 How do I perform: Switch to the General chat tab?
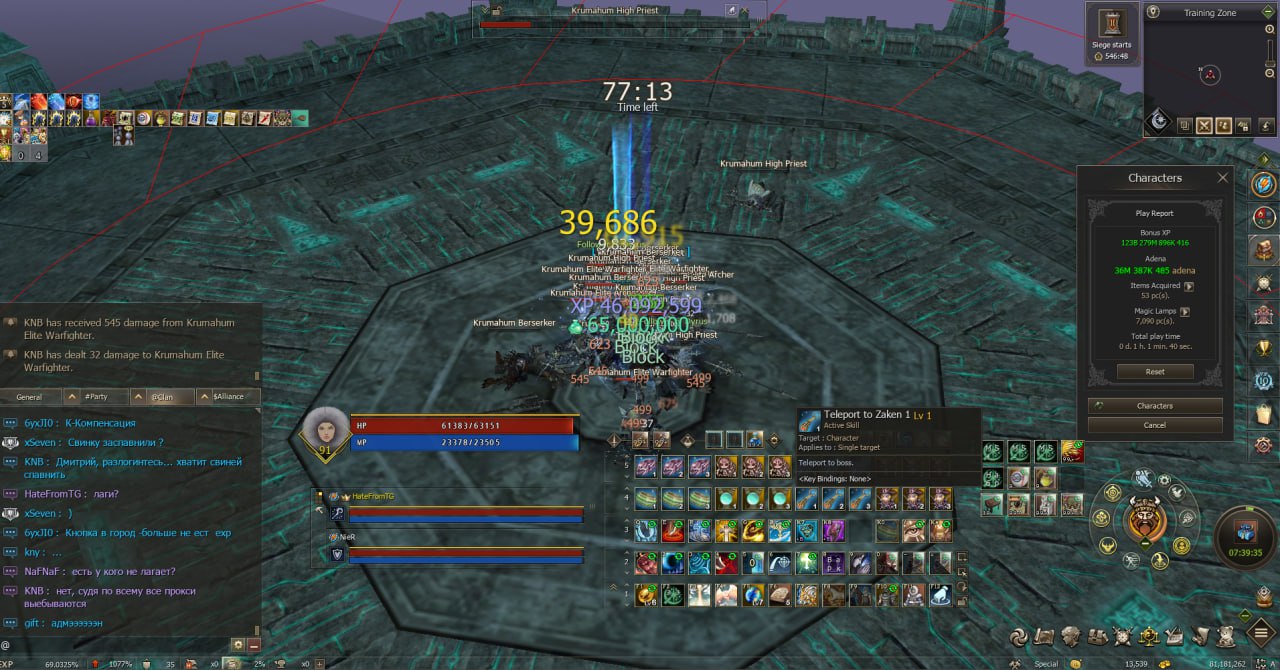click(x=30, y=397)
